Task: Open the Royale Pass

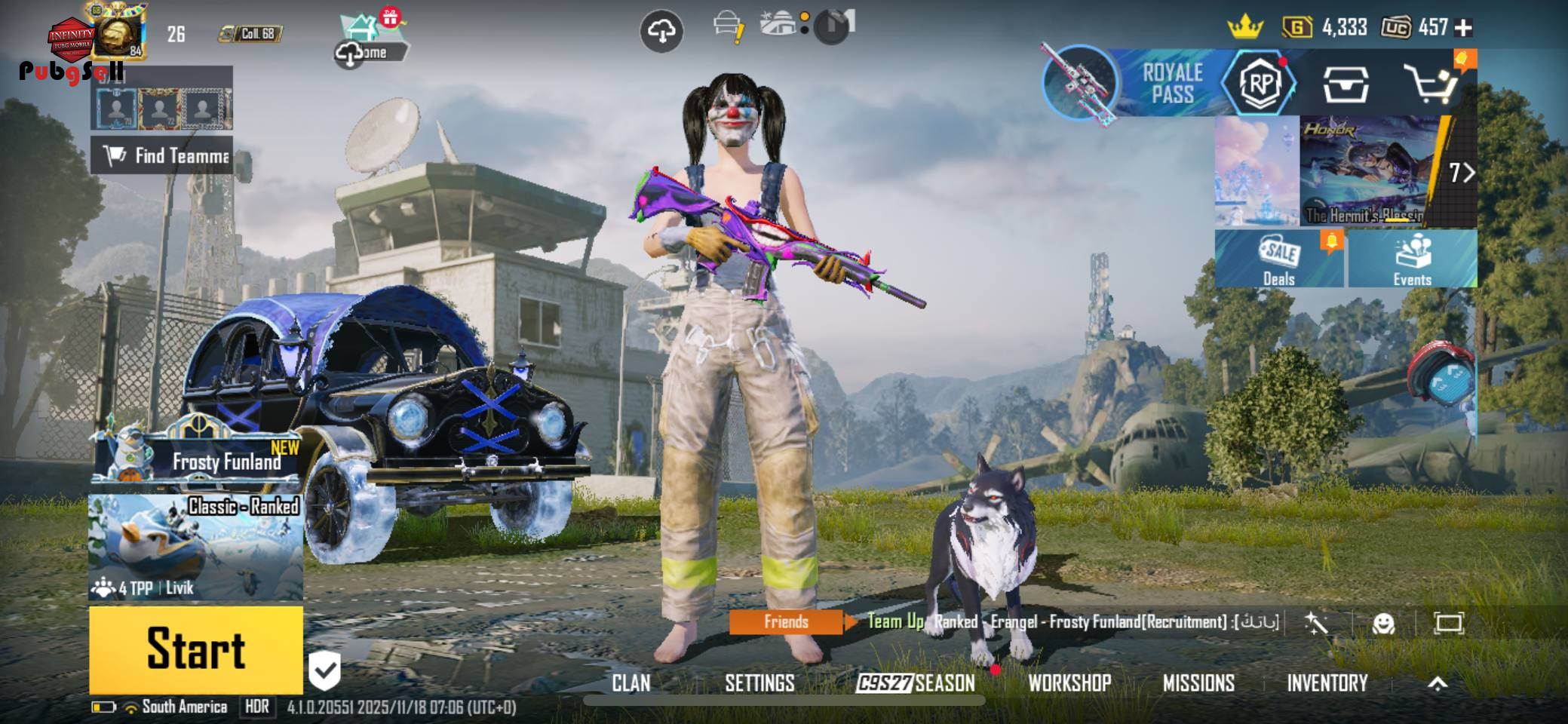Action: pyautogui.click(x=1171, y=83)
